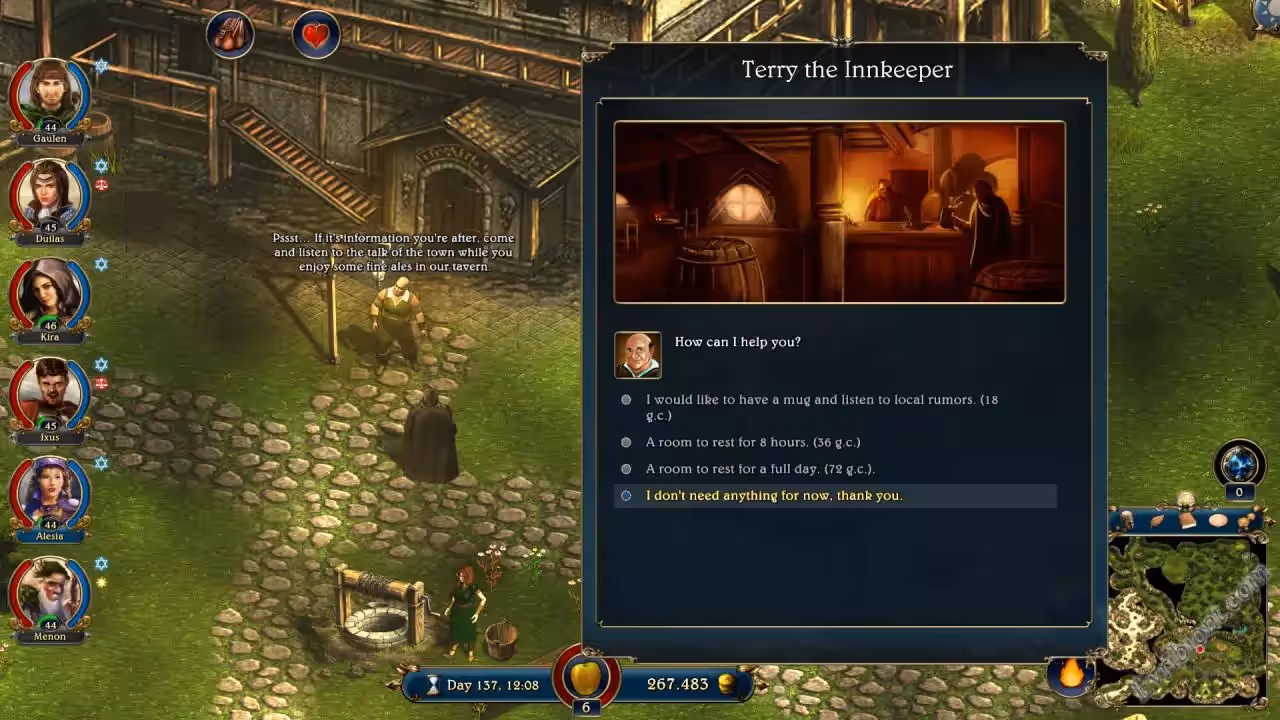Select Gaulen's party portrait

(x=49, y=96)
